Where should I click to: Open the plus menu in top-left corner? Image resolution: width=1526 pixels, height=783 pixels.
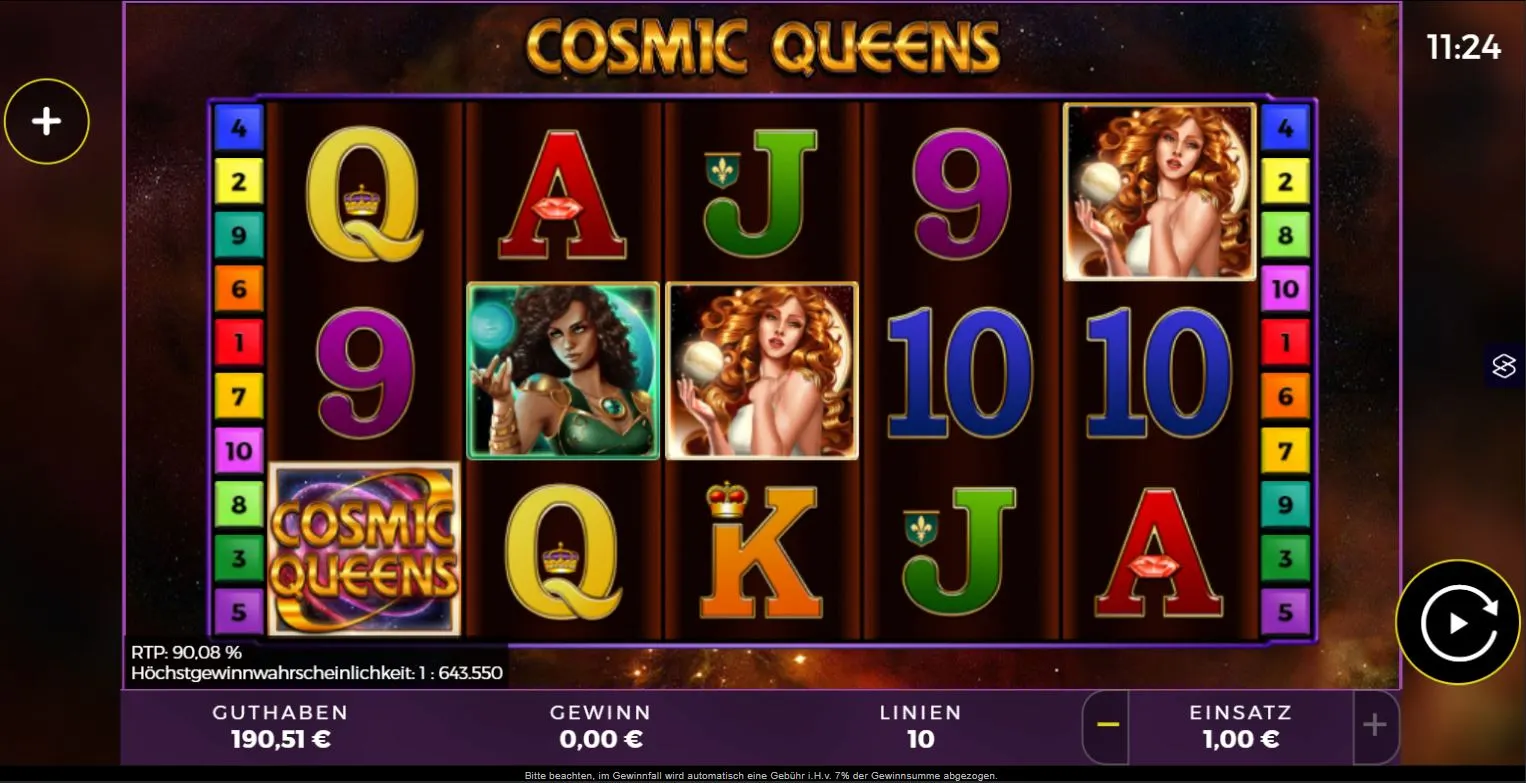pos(46,120)
